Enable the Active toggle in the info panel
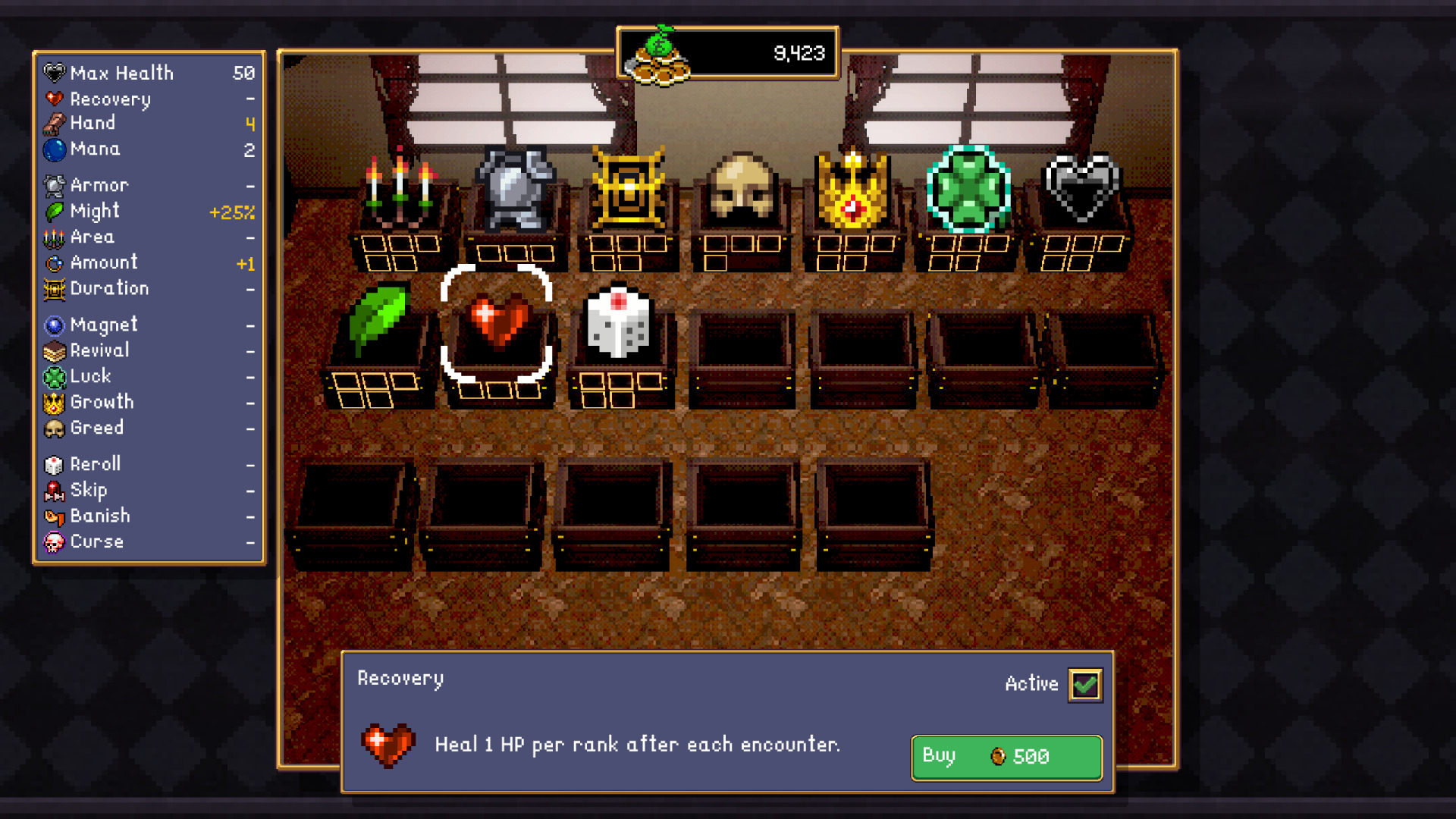This screenshot has width=1456, height=819. (1085, 683)
